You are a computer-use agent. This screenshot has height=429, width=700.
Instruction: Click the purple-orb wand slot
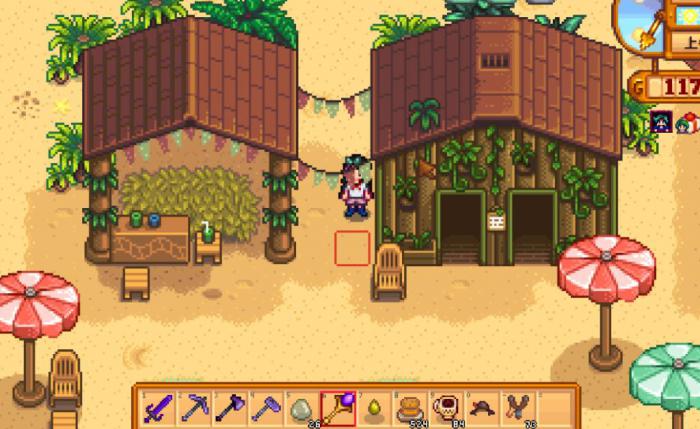coord(338,407)
